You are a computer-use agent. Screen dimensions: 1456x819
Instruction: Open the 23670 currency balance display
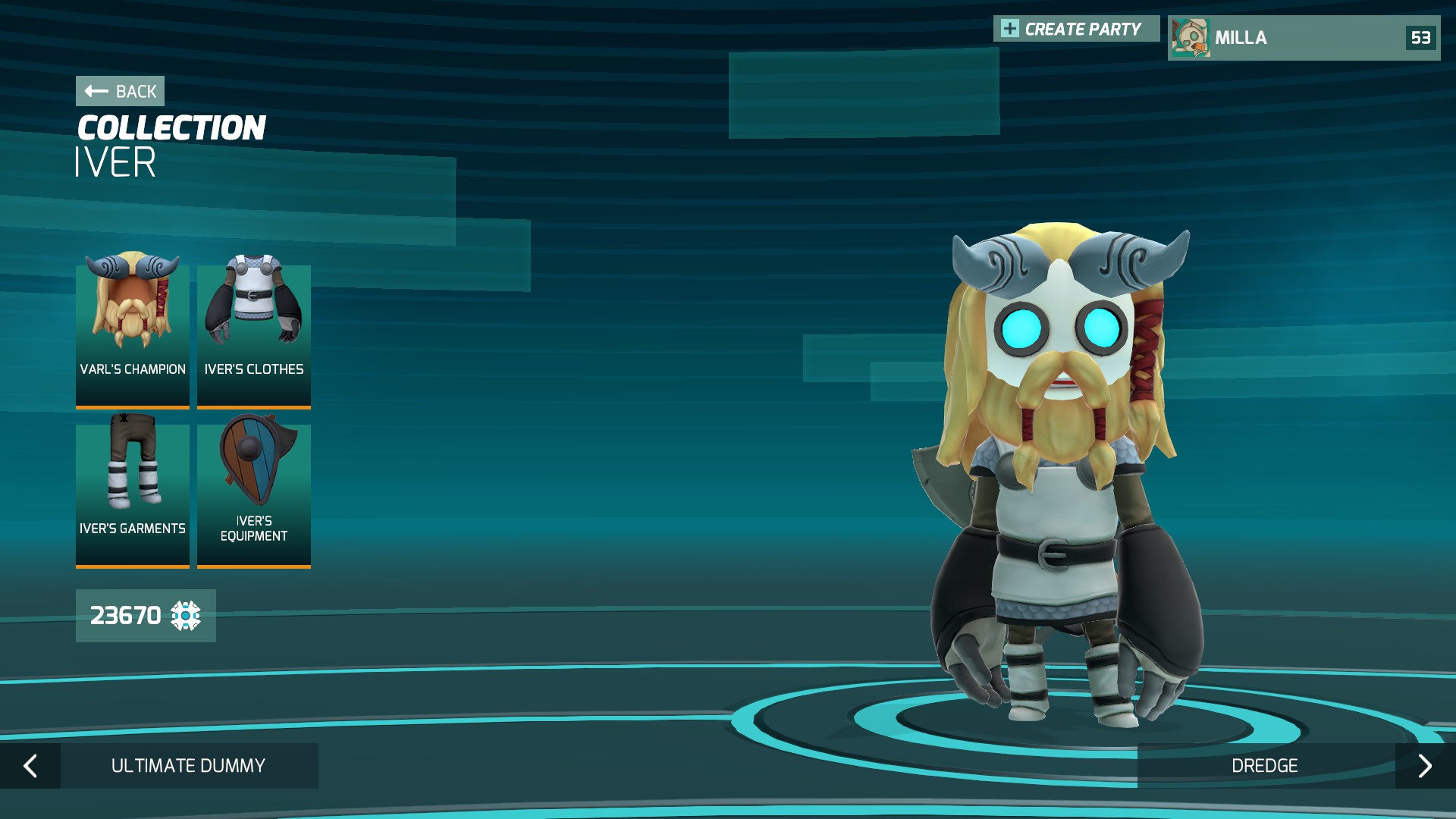[145, 616]
